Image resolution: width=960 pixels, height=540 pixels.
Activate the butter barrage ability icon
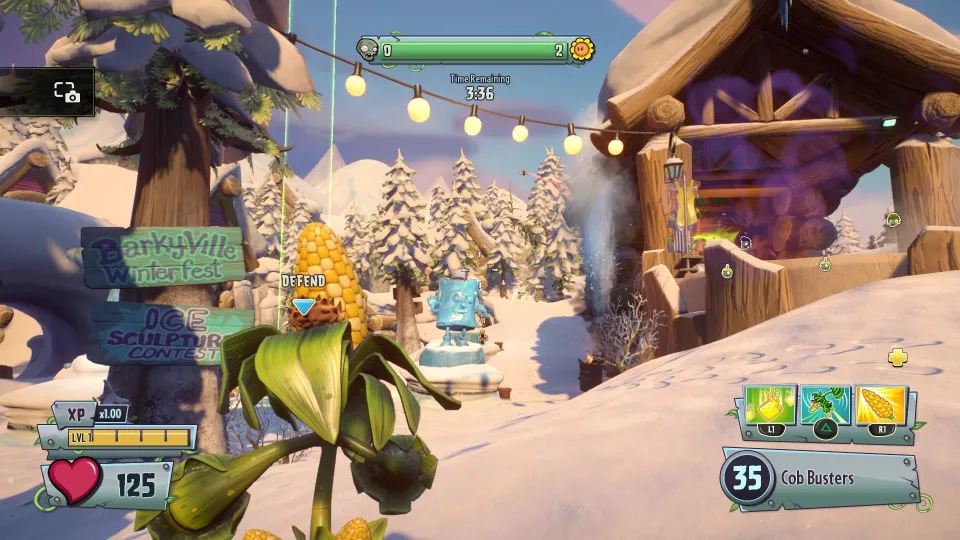pos(771,406)
